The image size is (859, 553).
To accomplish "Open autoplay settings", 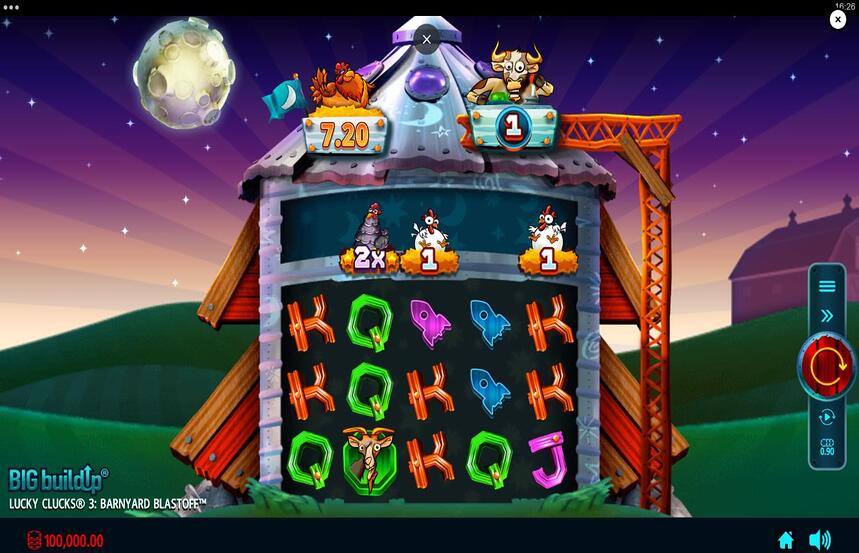I will [827, 417].
